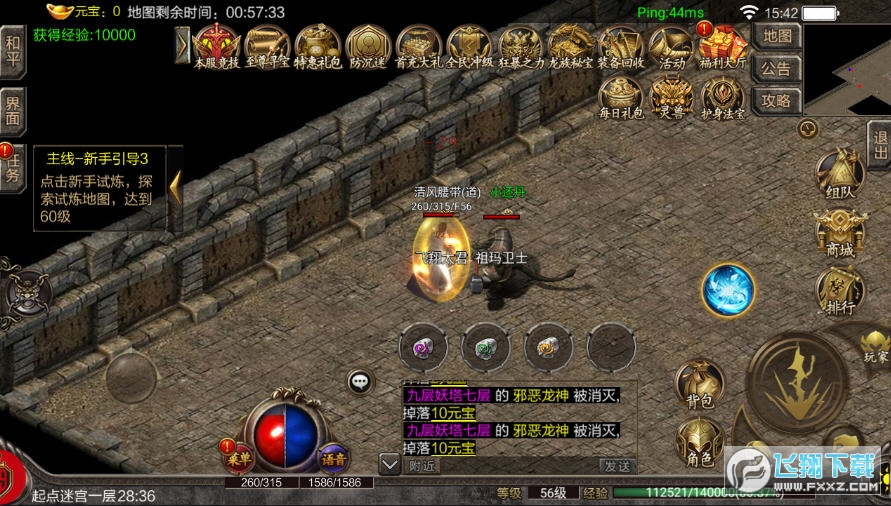Open the 每日礼包 daily gift icon
Screen dimensions: 891x506
(621, 98)
